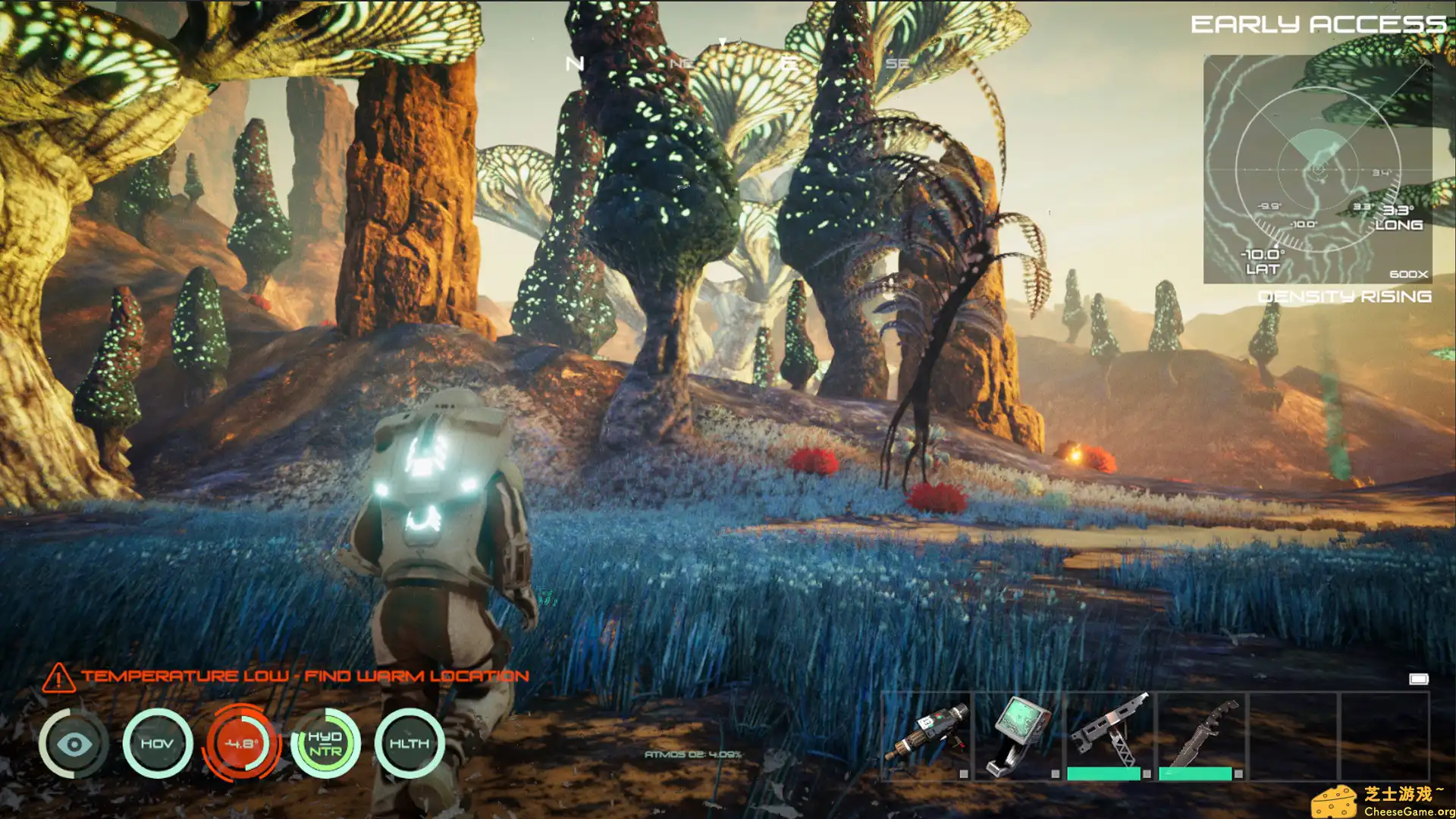Click the HOV hover status gauge
The image size is (1456, 819).
pyautogui.click(x=156, y=743)
